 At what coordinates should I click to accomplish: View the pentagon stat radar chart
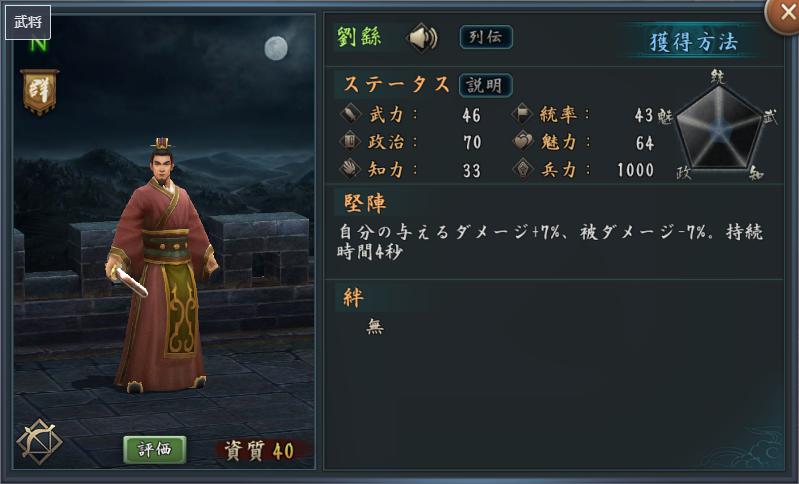(717, 127)
